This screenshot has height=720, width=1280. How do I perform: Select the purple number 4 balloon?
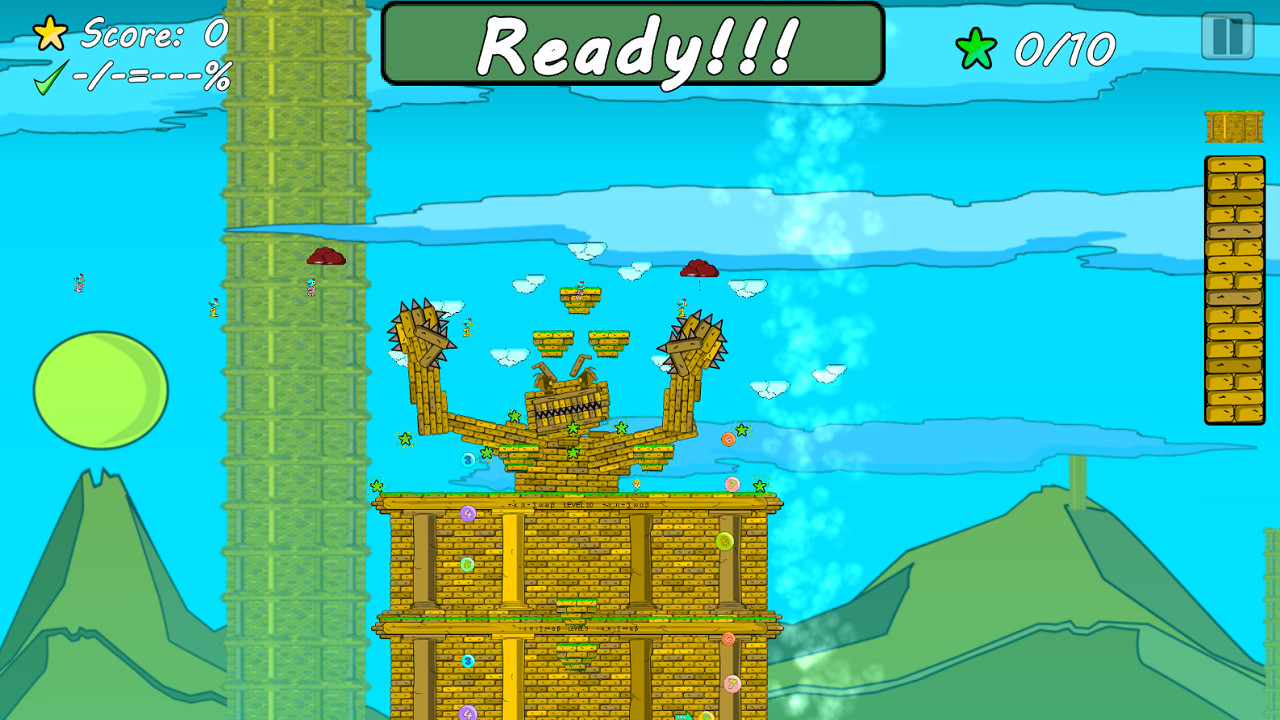pos(468,512)
